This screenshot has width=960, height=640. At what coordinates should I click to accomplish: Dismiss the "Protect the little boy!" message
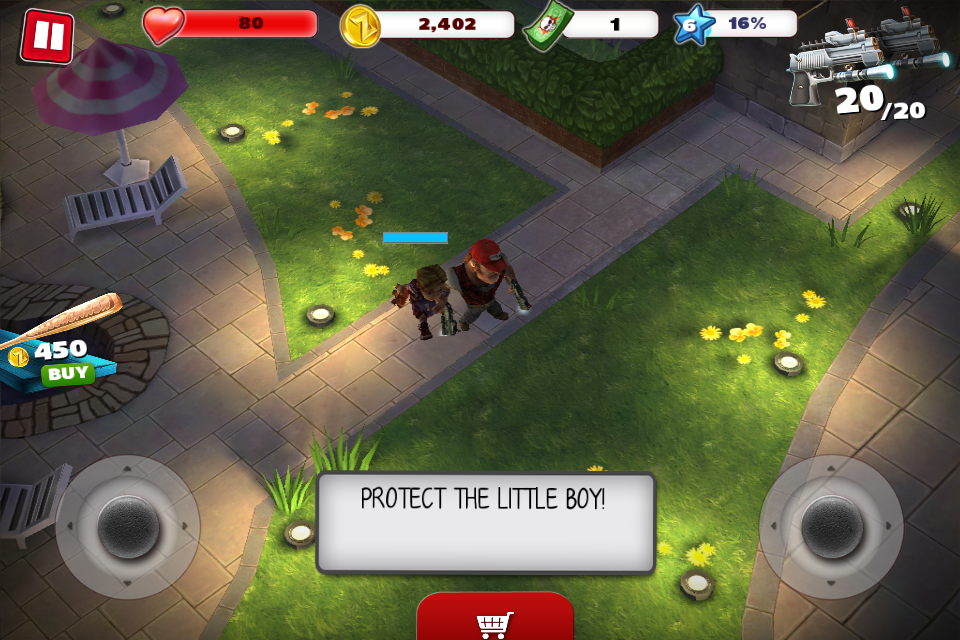point(485,523)
